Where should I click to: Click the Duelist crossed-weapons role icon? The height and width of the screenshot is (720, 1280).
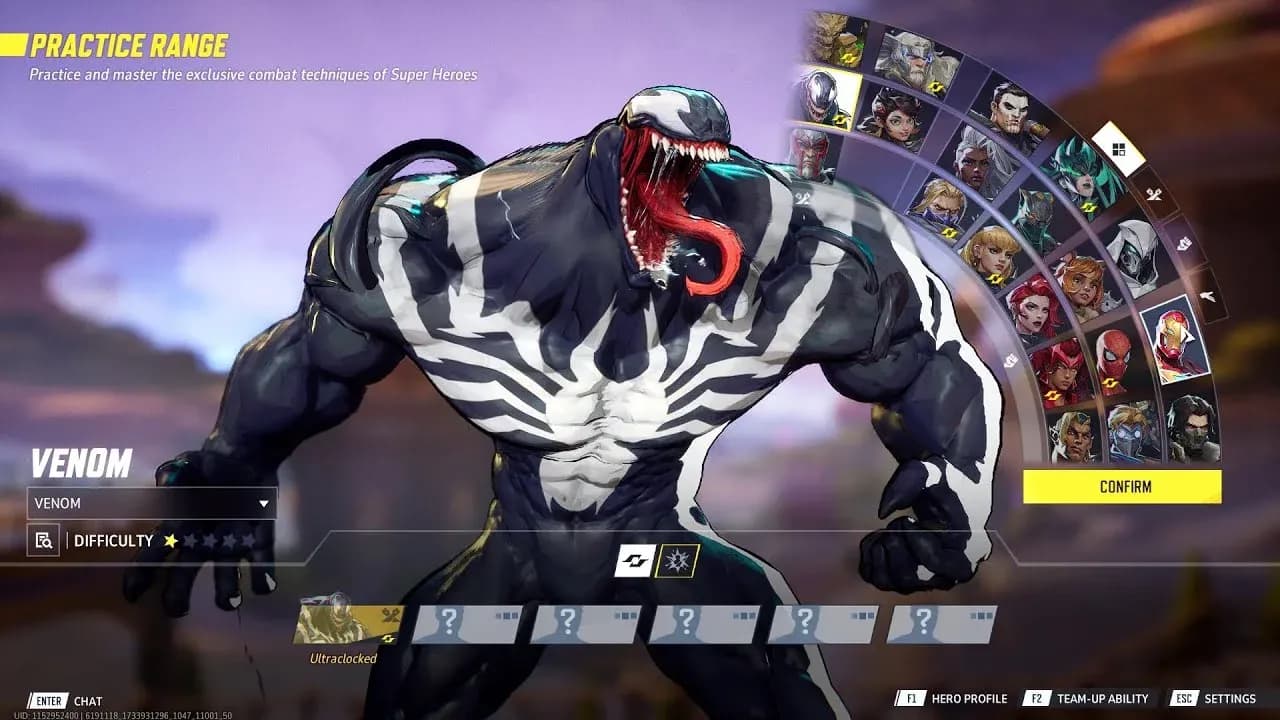(x=1154, y=194)
